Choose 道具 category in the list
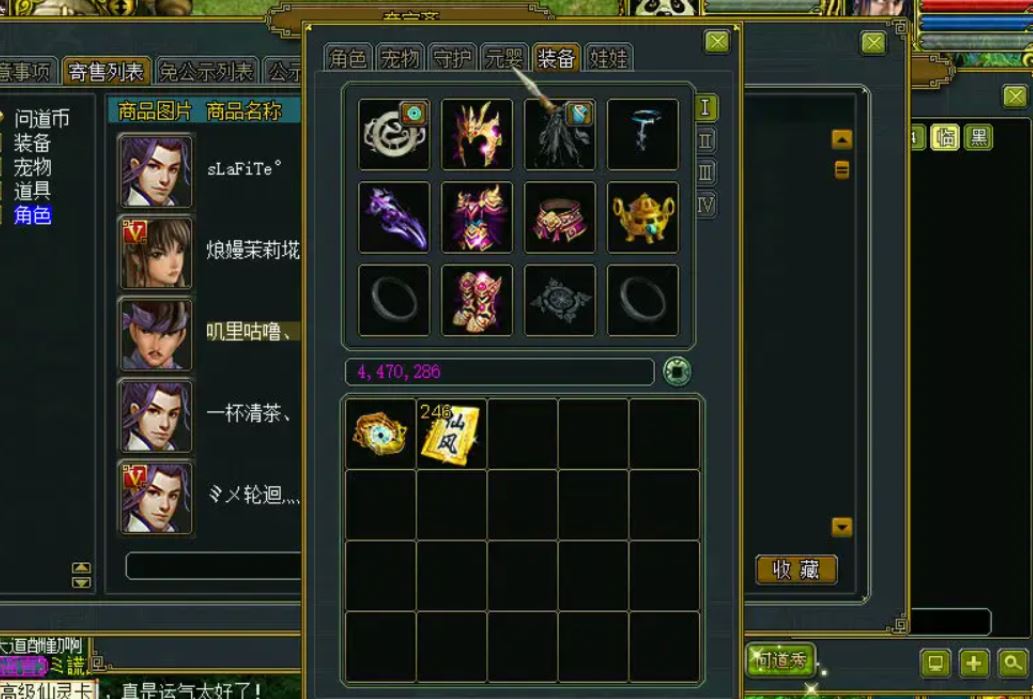Screen dimensions: 1033x699 pos(32,191)
